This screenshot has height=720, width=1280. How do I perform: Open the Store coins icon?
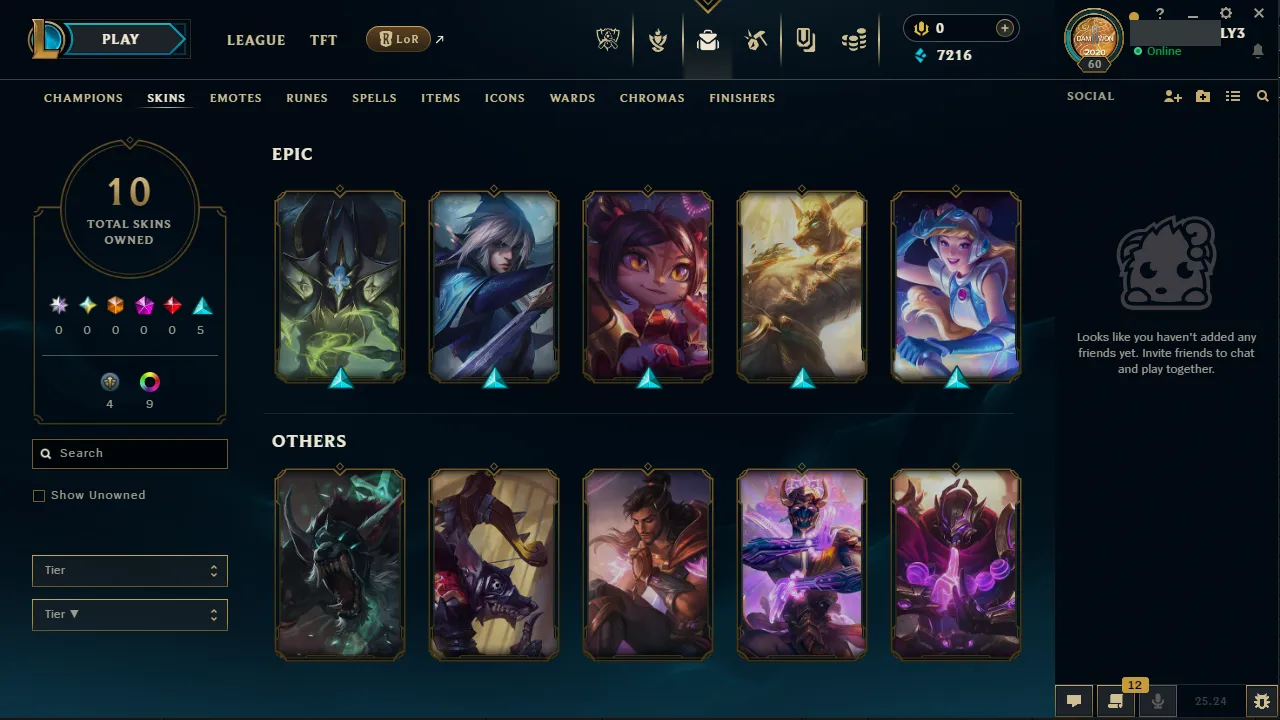(x=854, y=39)
